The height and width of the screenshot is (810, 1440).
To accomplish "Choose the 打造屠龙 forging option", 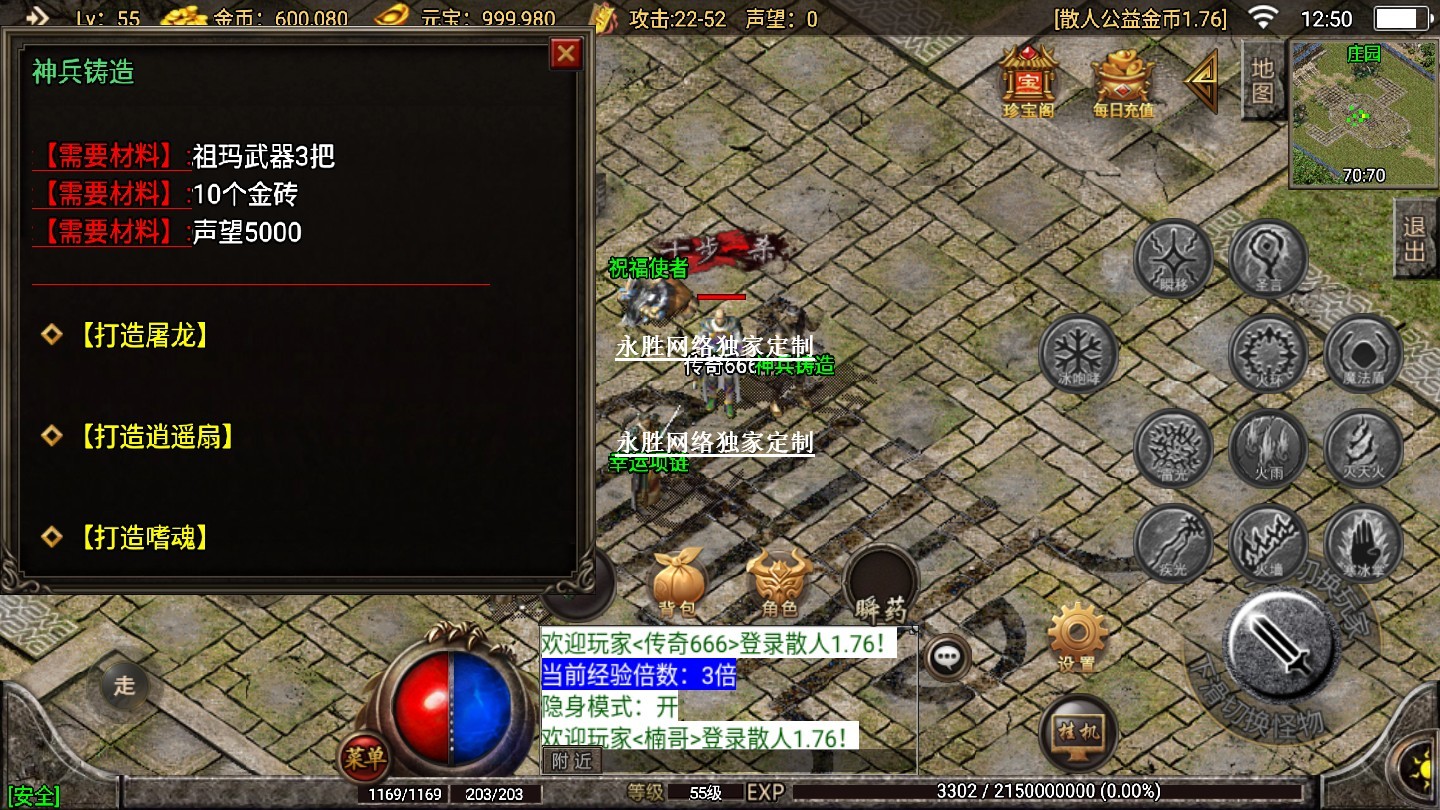I will pos(144,335).
